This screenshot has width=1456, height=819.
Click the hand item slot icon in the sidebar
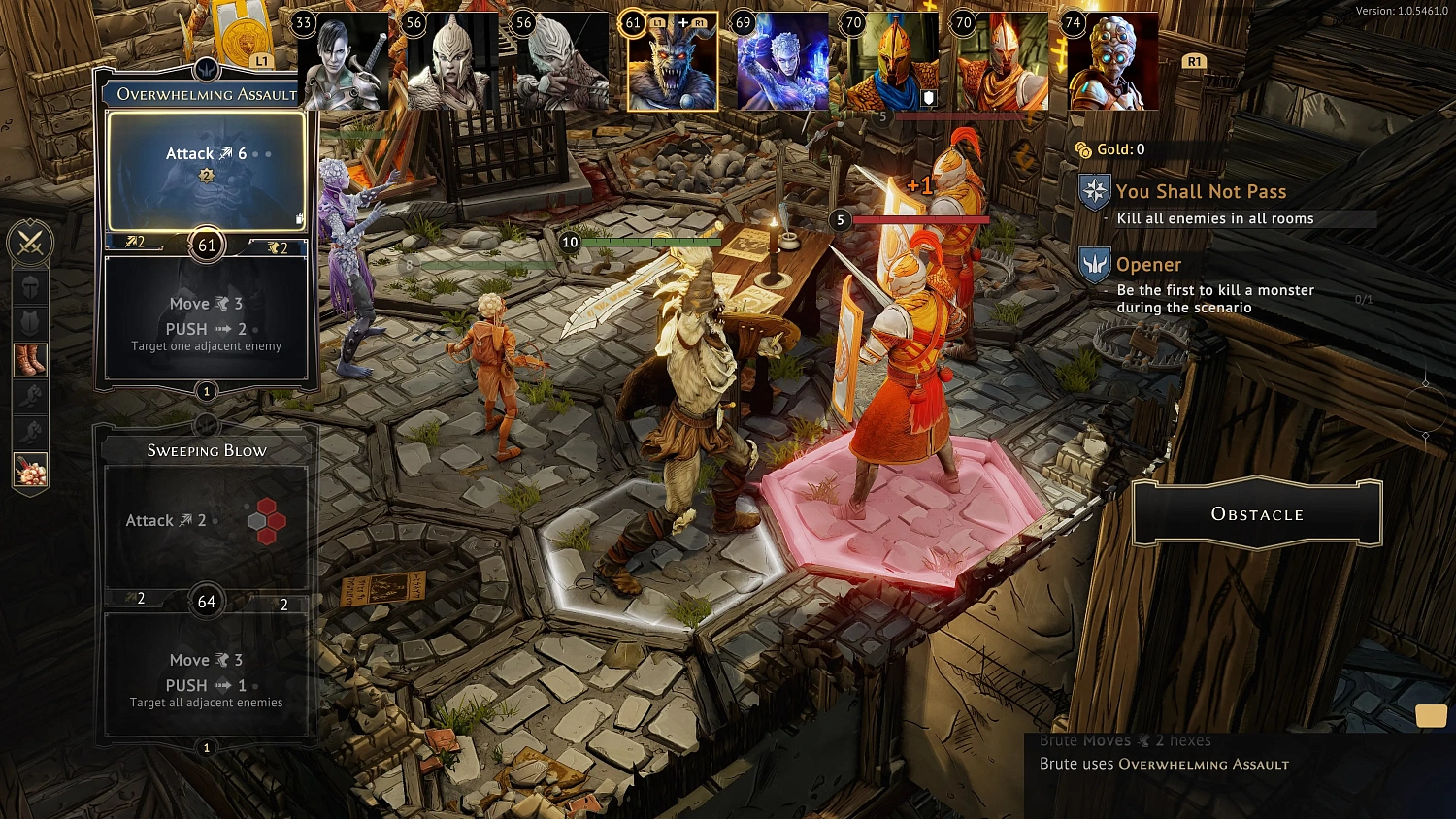[29, 396]
